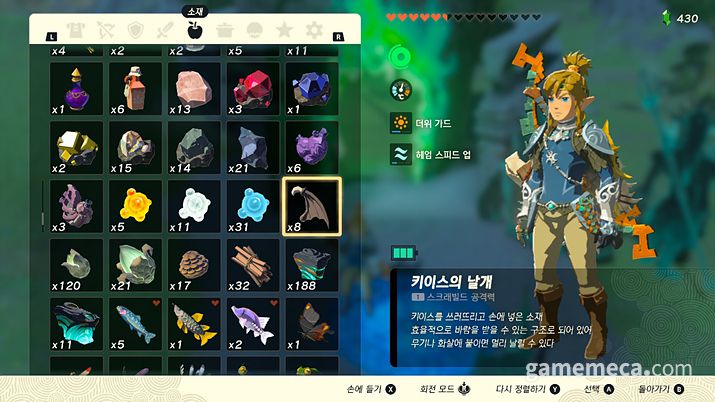Open the gear system tab
The width and height of the screenshot is (715, 402).
pos(315,31)
